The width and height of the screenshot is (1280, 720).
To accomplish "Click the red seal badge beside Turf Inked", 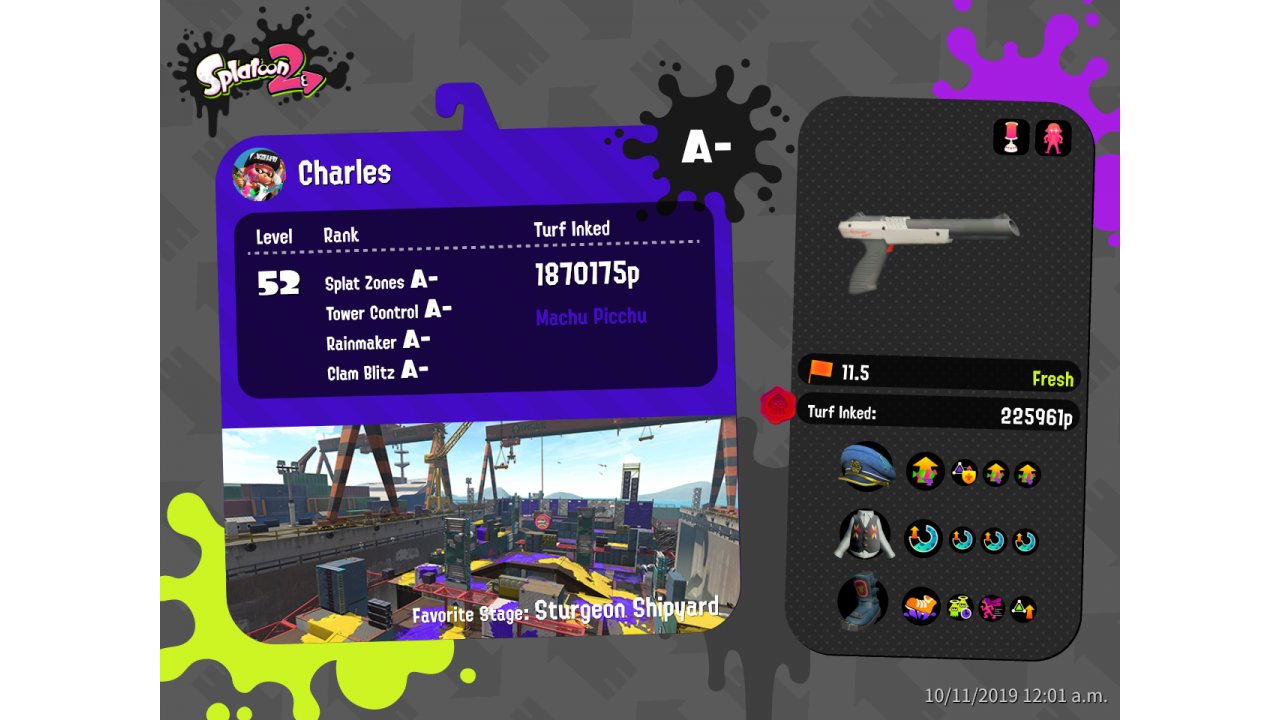I will (777, 406).
